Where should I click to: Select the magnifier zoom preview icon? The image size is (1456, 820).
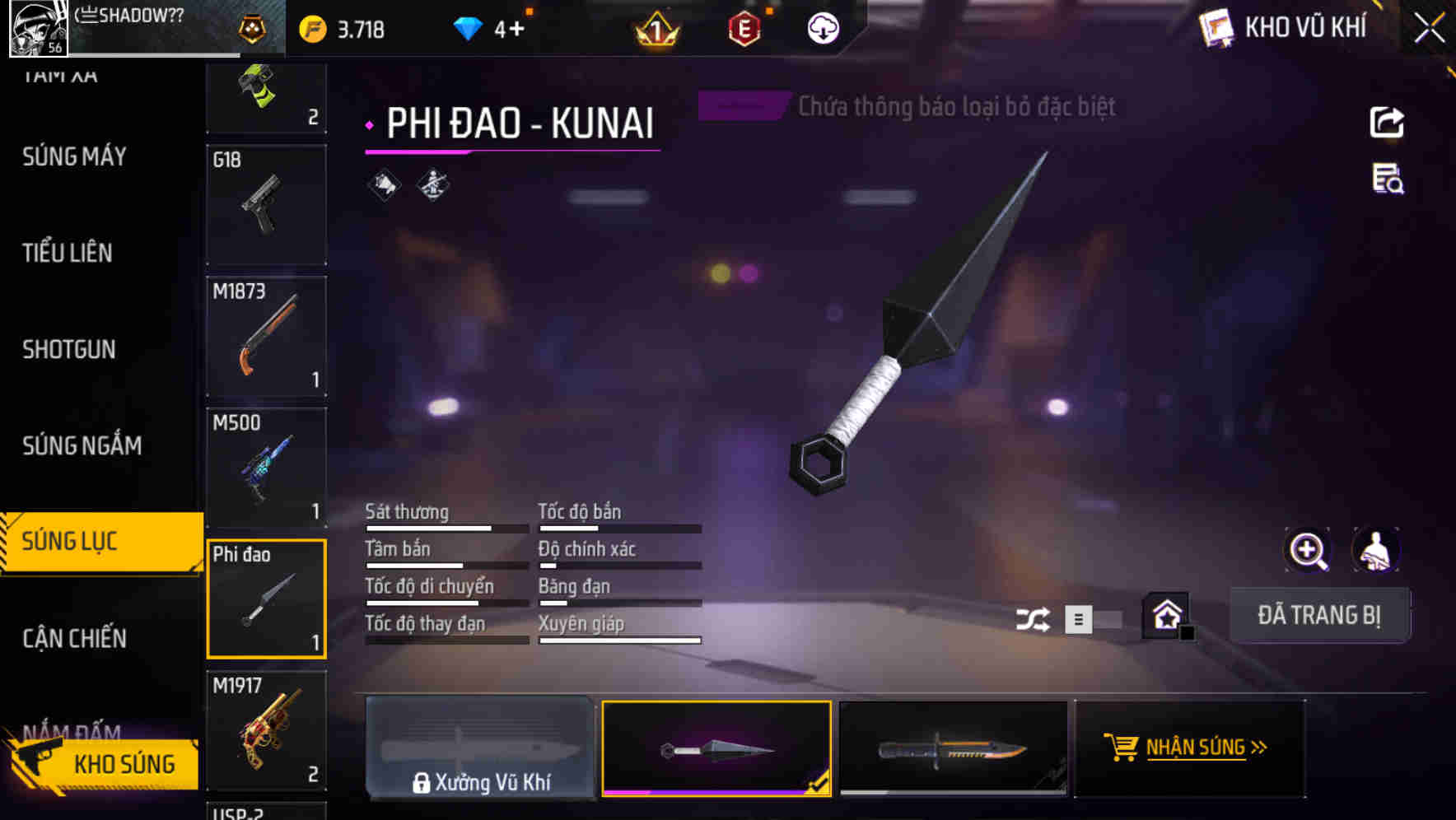[1309, 550]
